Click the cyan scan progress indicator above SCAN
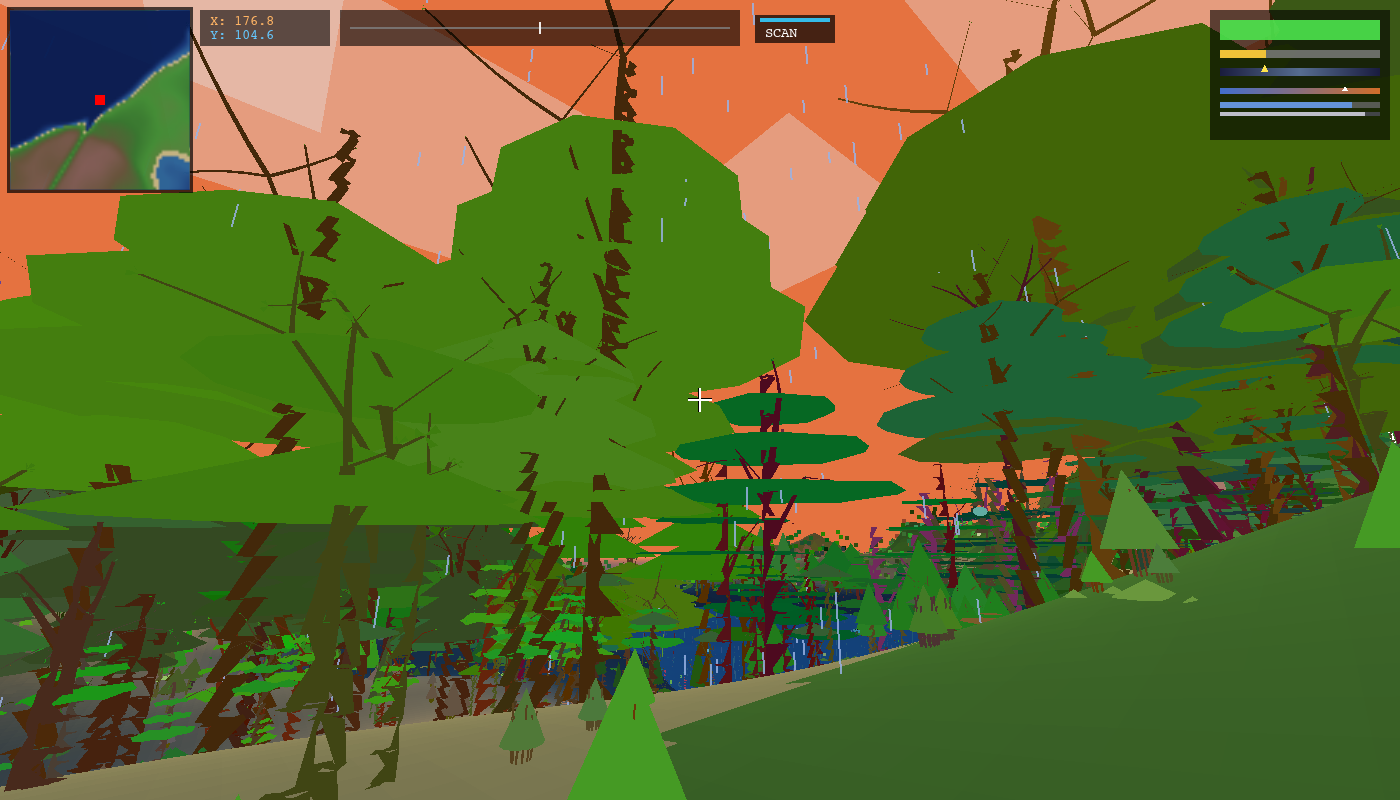 795,20
